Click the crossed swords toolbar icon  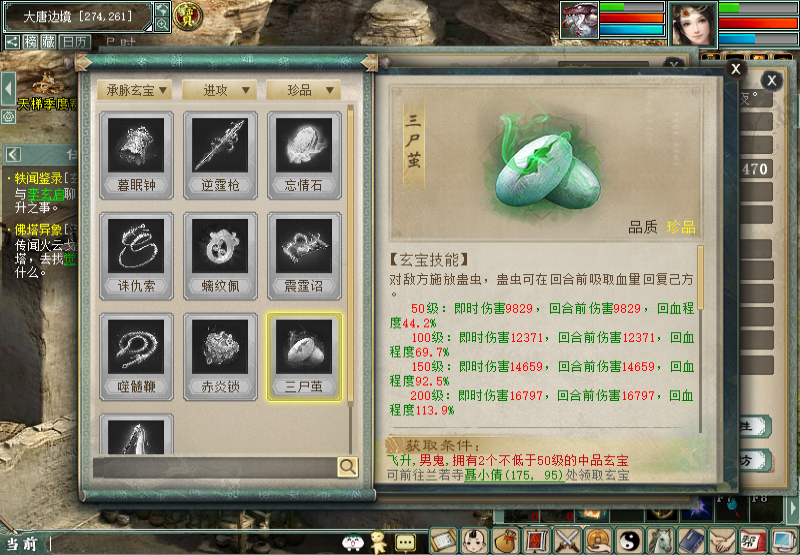click(569, 541)
